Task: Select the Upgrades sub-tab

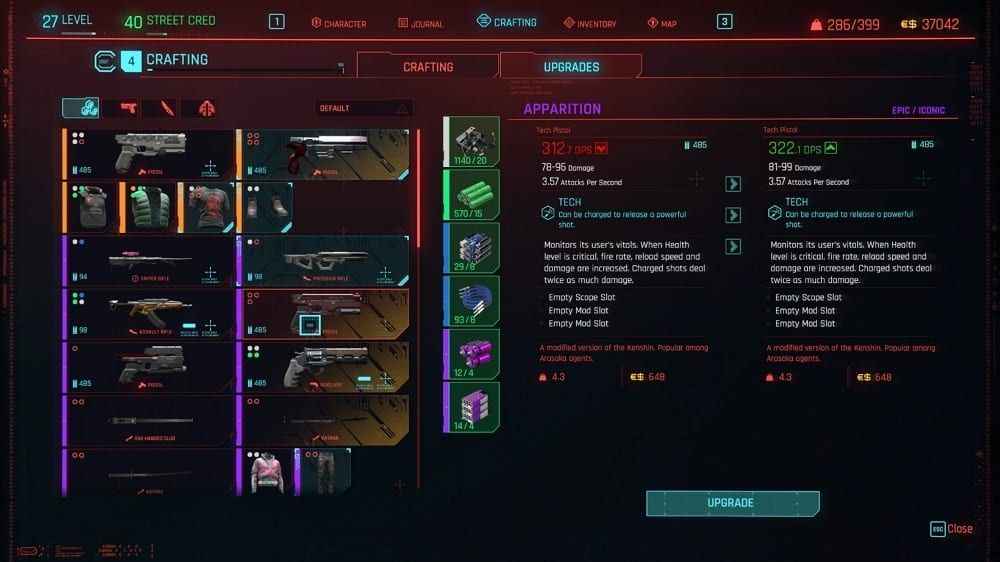Action: (571, 67)
